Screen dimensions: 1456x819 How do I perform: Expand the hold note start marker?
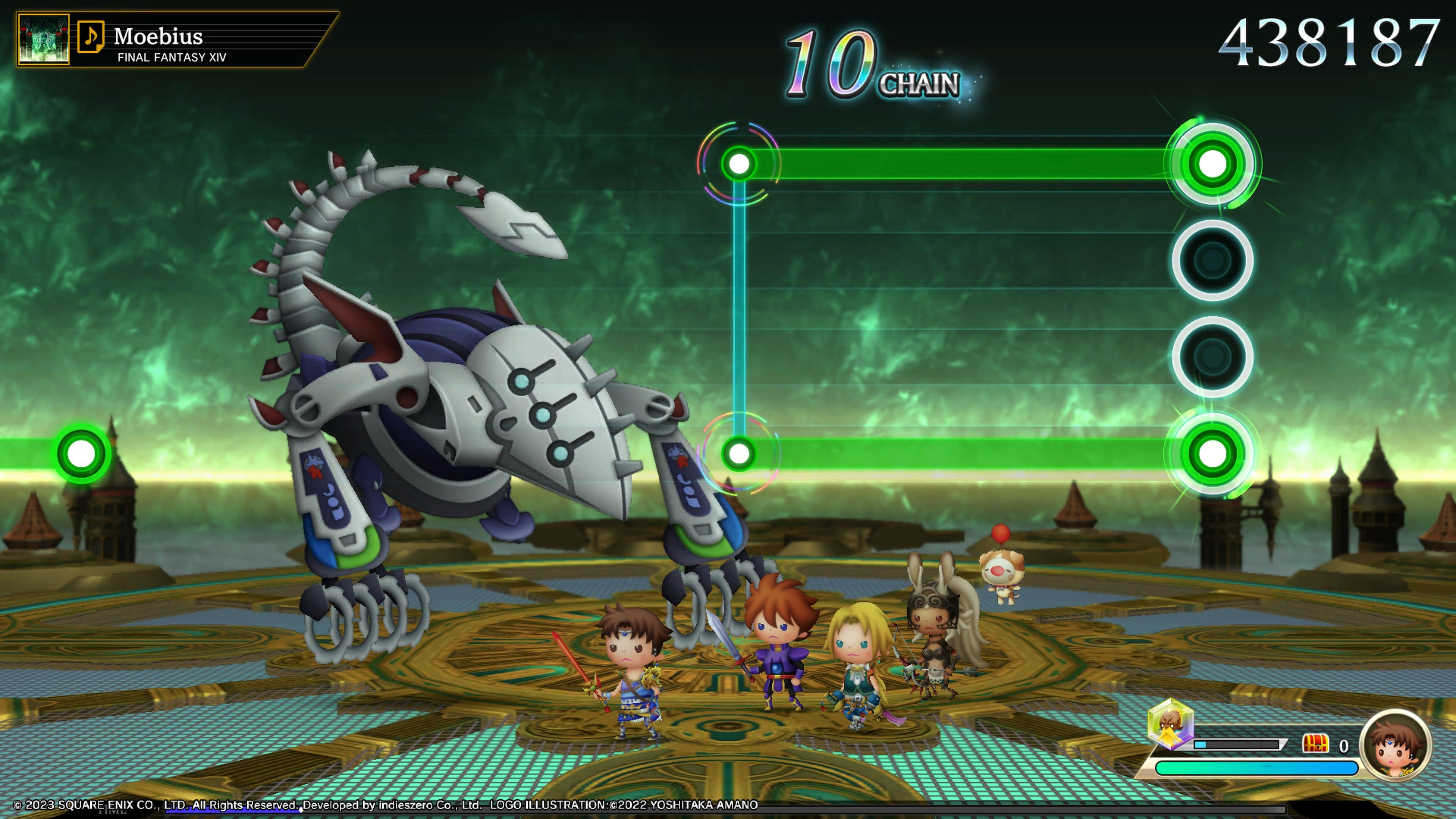point(739,163)
